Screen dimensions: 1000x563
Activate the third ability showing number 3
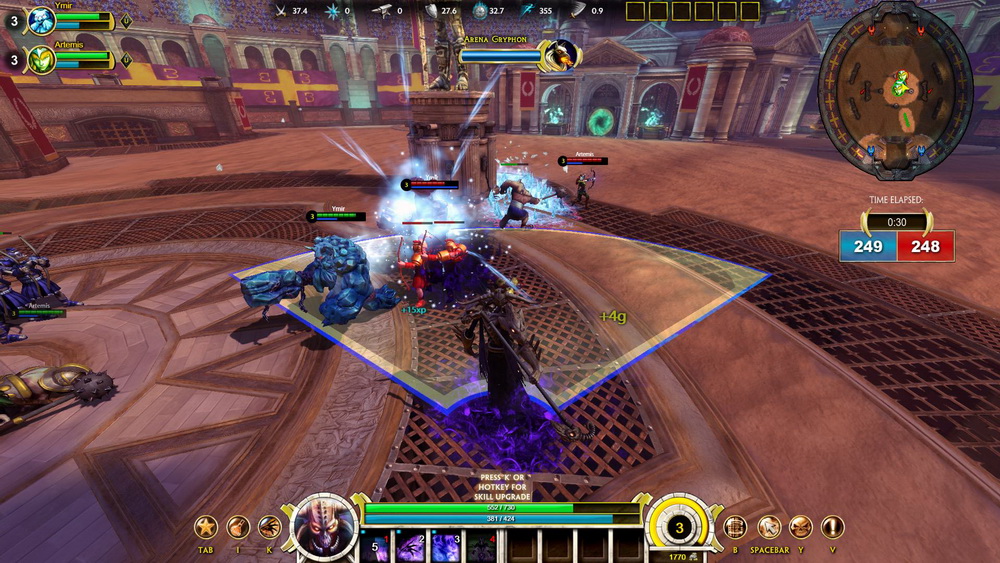446,547
